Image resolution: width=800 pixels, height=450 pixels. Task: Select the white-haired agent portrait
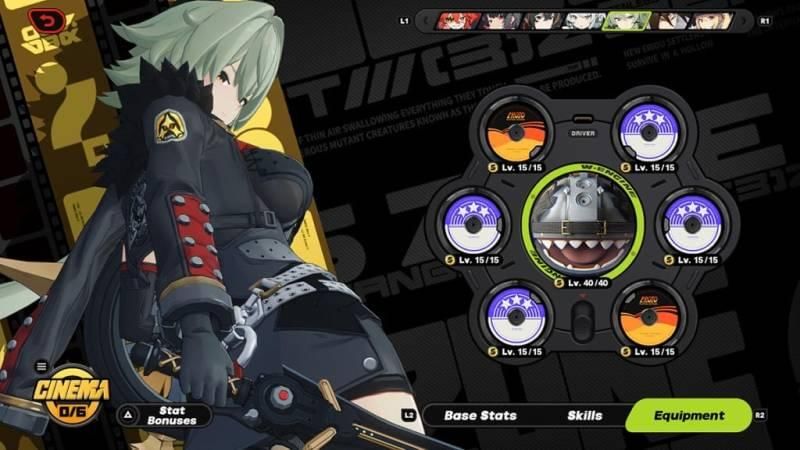pyautogui.click(x=579, y=20)
